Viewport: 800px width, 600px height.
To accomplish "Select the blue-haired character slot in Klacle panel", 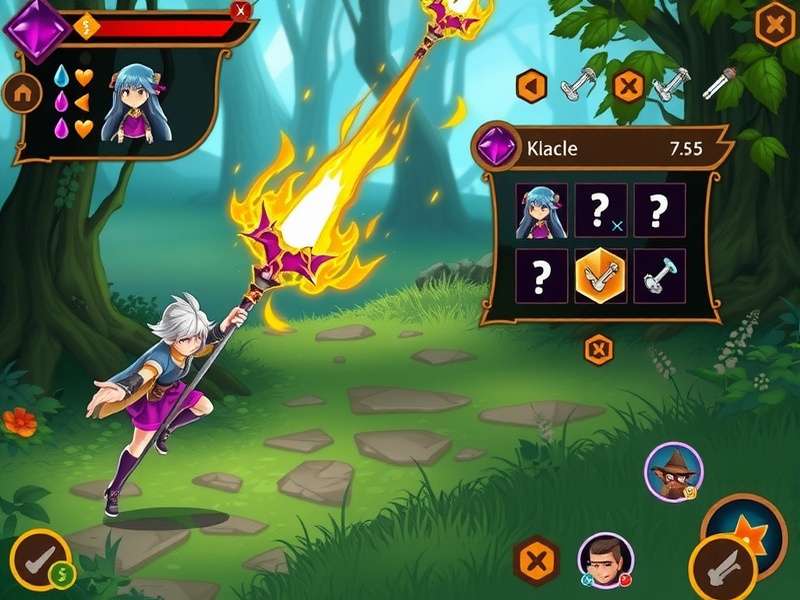I will tap(541, 210).
